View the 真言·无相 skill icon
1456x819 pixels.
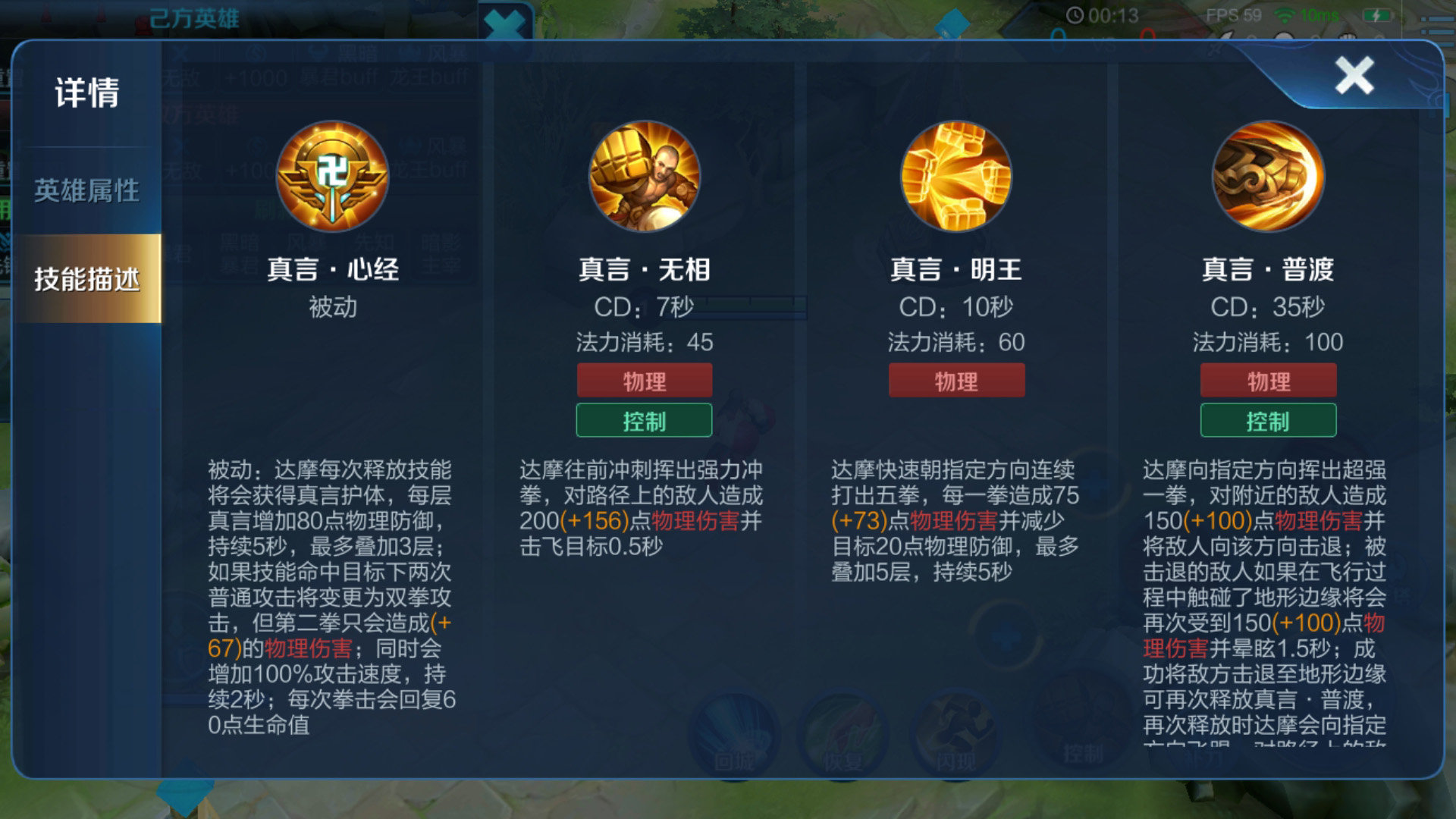(x=643, y=176)
